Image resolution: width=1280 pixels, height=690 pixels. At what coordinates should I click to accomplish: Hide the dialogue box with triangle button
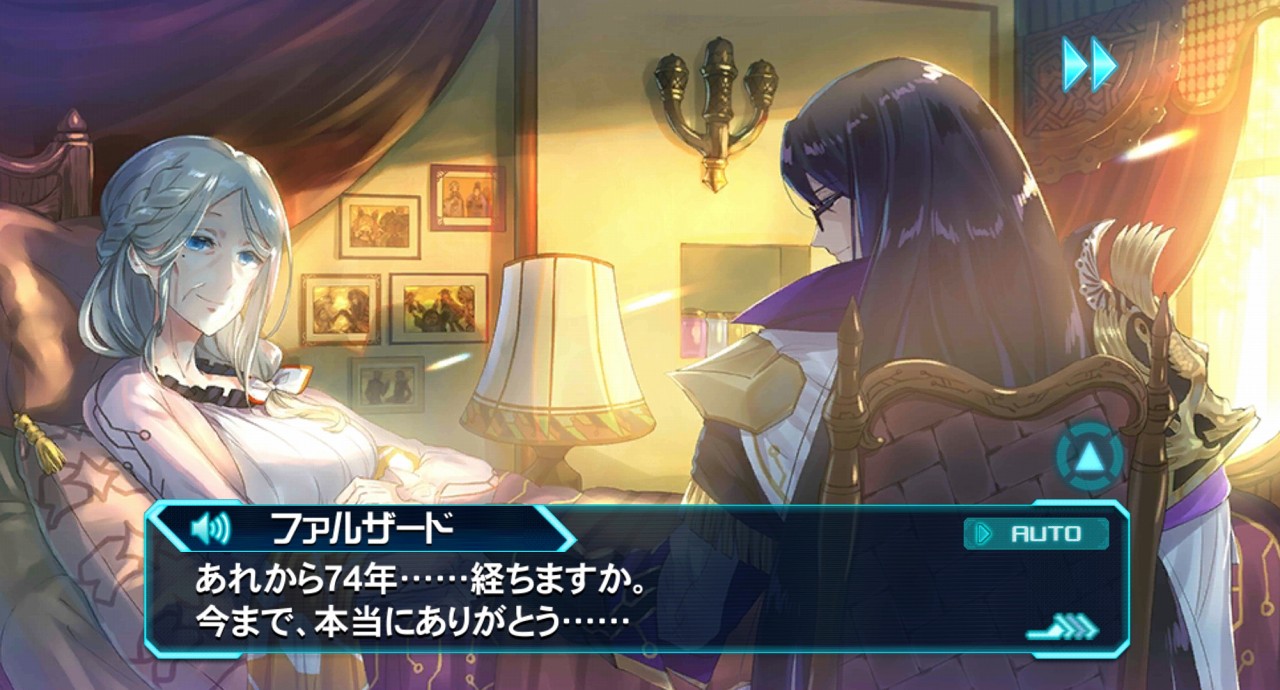[x=1087, y=457]
